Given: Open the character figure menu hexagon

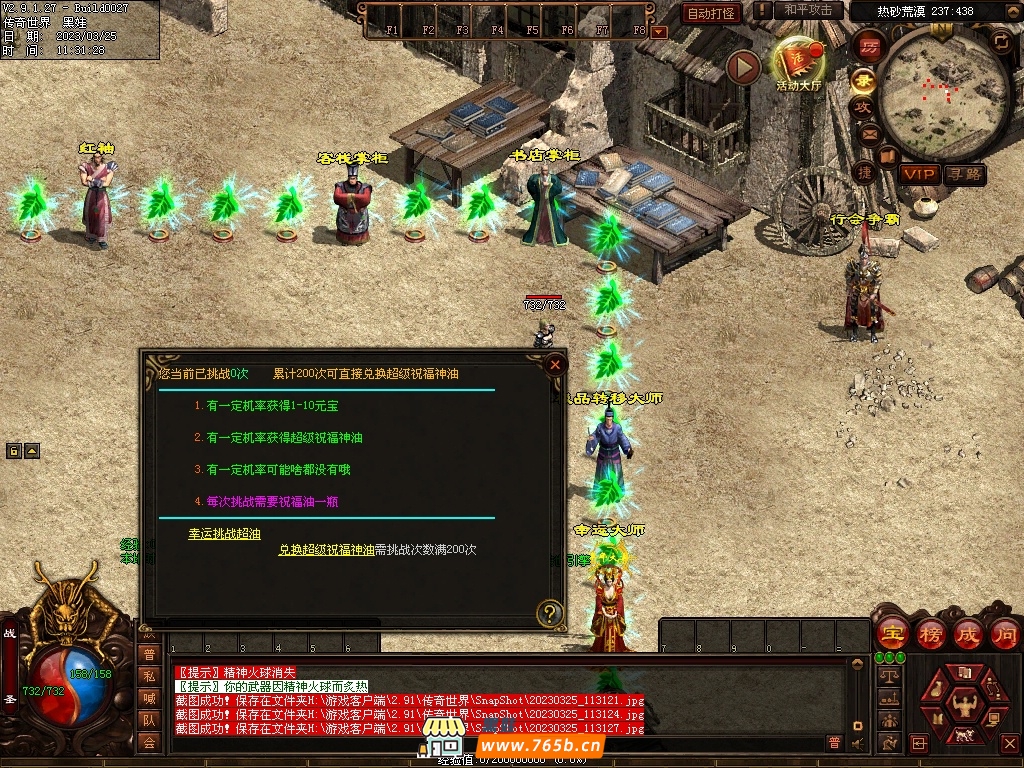Looking at the screenshot, I should pos(964,707).
